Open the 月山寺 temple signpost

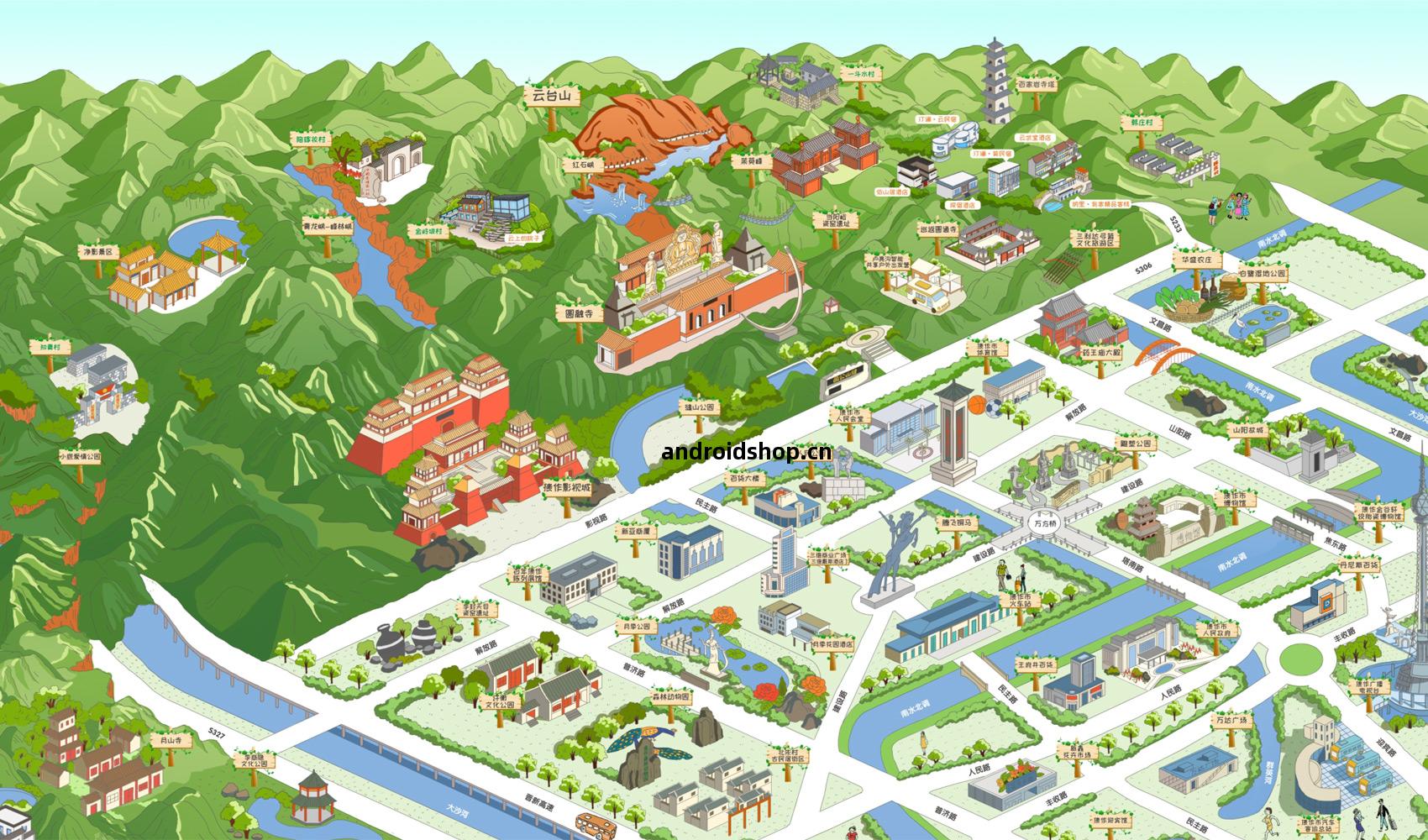pos(171,741)
